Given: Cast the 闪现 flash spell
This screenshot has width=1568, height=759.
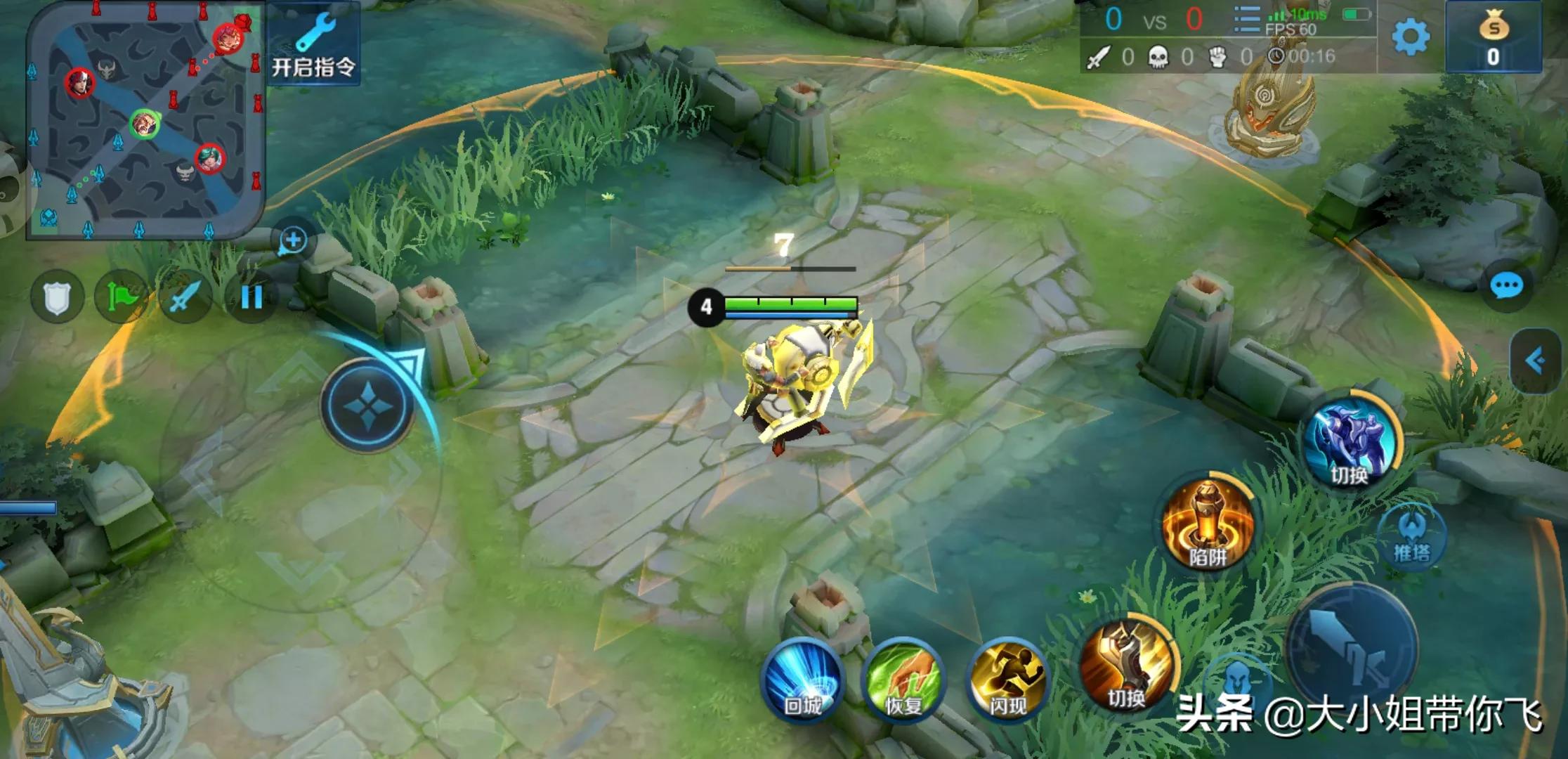Looking at the screenshot, I should coord(1007,680).
